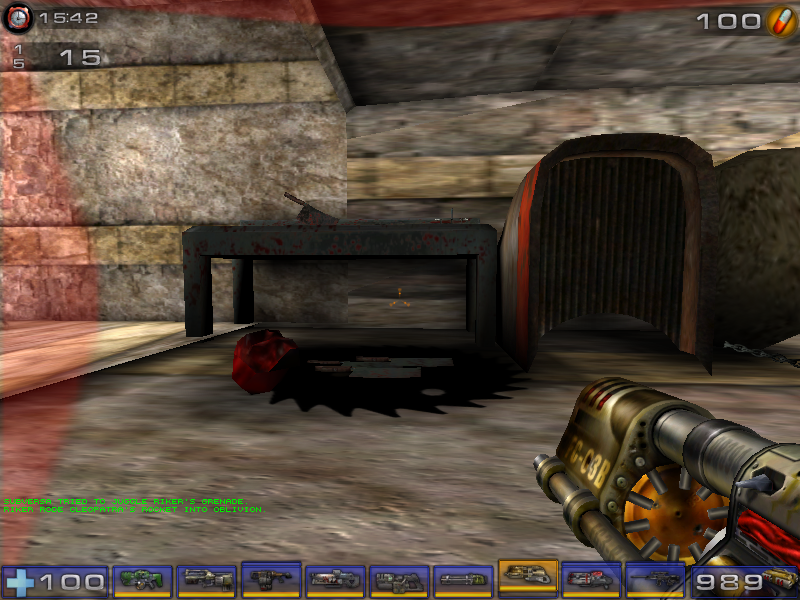Select the green bio rifle weapon slot
Screen dimensions: 800x600
click(x=144, y=579)
